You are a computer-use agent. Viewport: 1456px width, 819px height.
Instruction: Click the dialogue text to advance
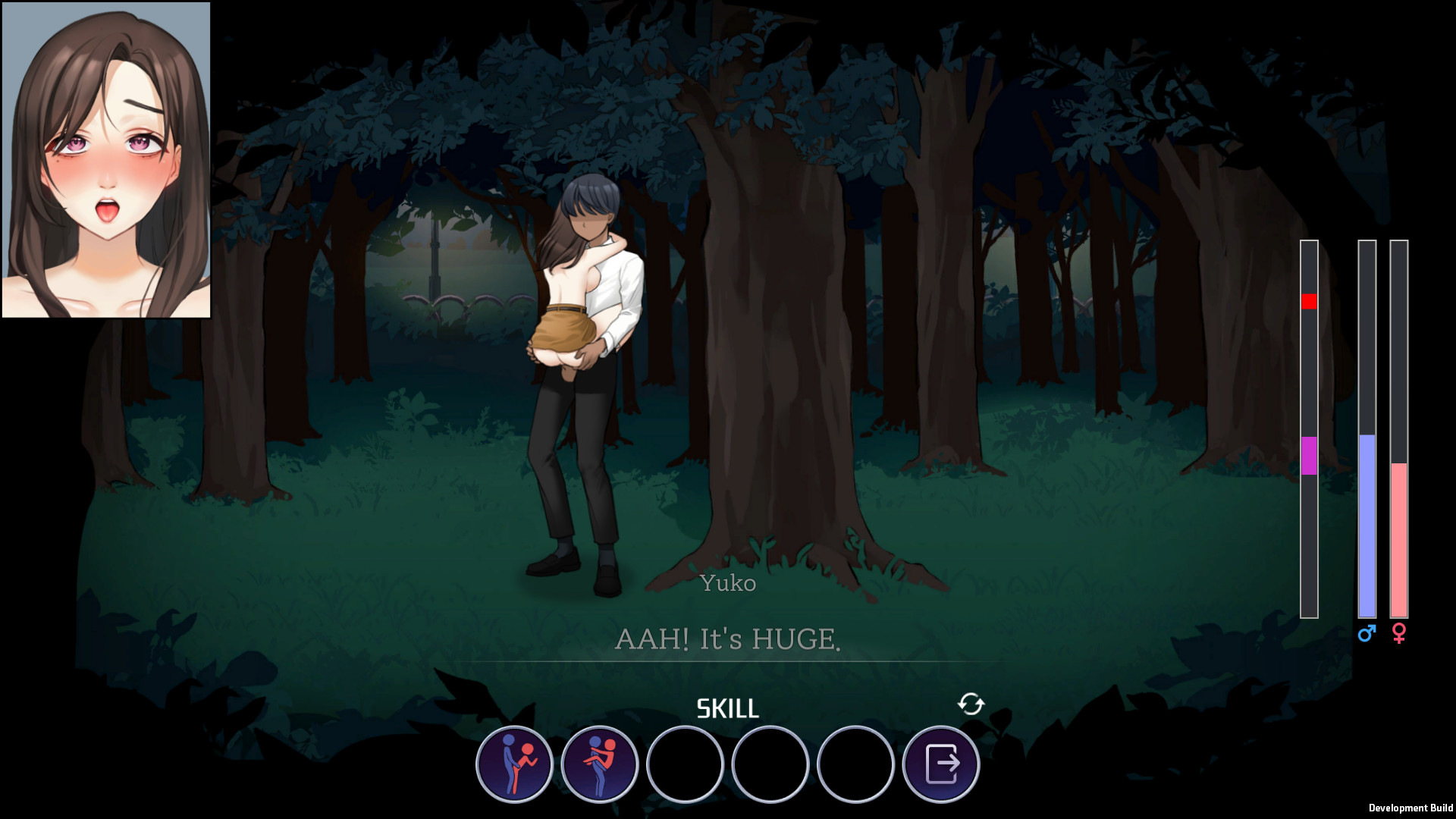pos(728,639)
